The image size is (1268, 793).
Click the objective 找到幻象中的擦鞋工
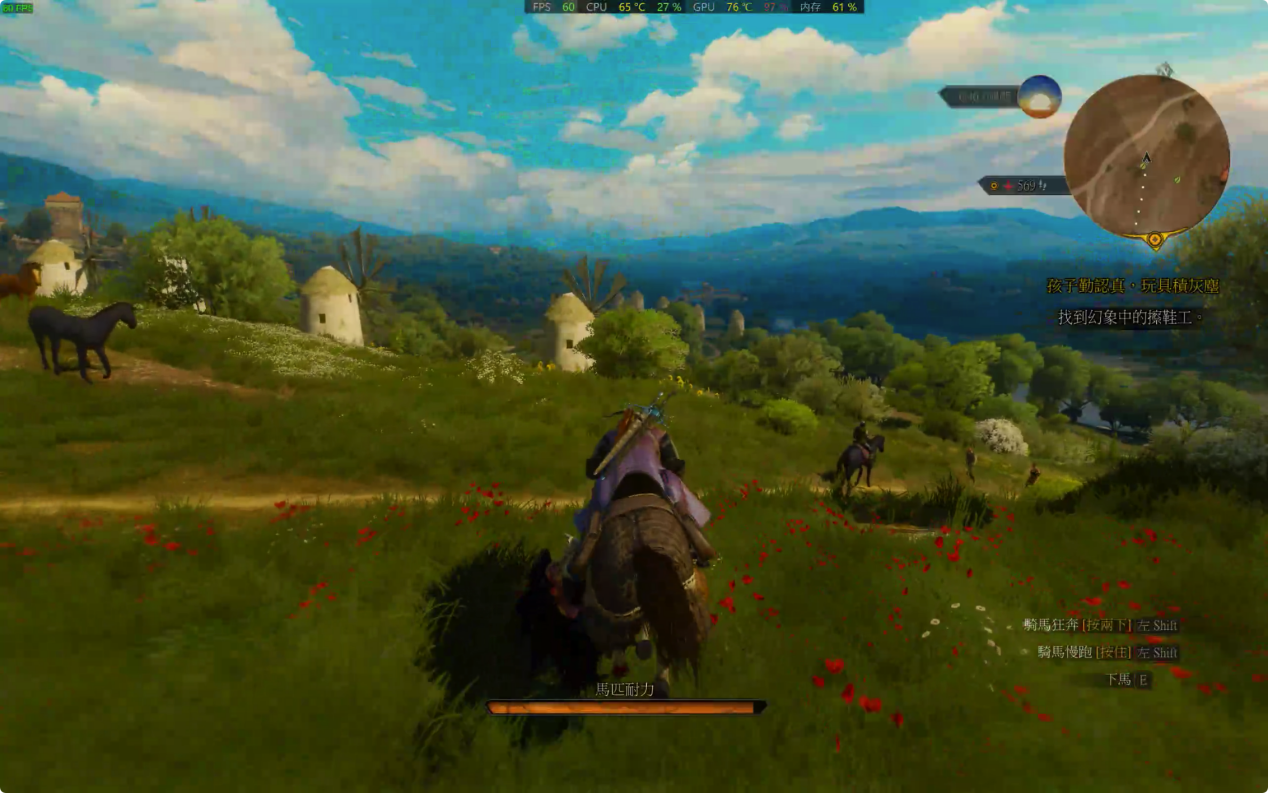point(1131,317)
